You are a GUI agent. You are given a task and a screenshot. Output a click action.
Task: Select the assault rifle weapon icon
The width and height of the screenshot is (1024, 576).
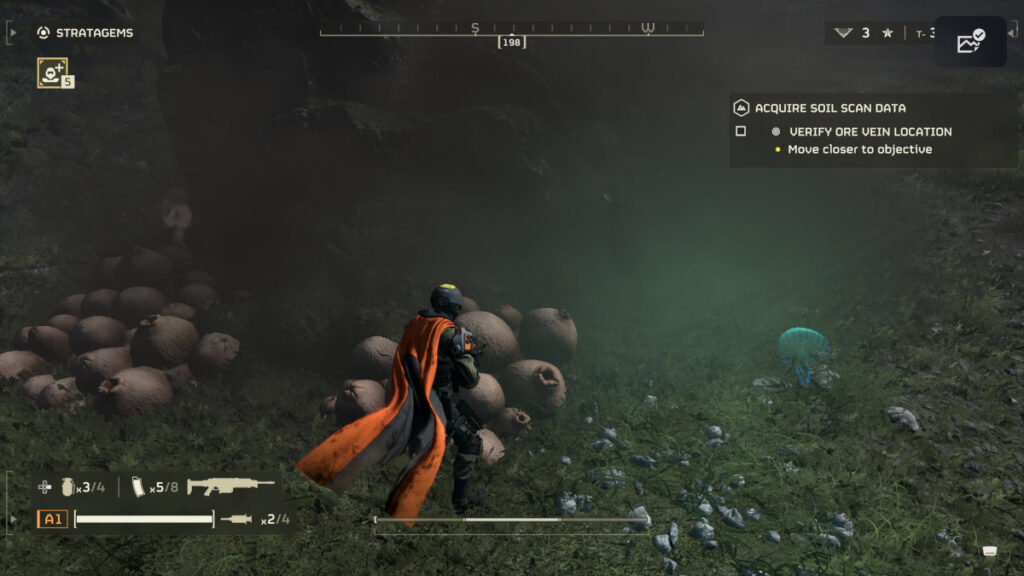pyautogui.click(x=230, y=487)
